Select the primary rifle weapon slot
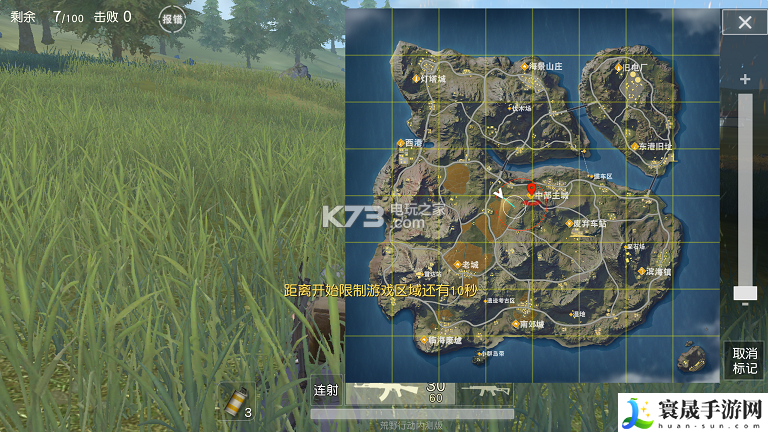 (399, 391)
